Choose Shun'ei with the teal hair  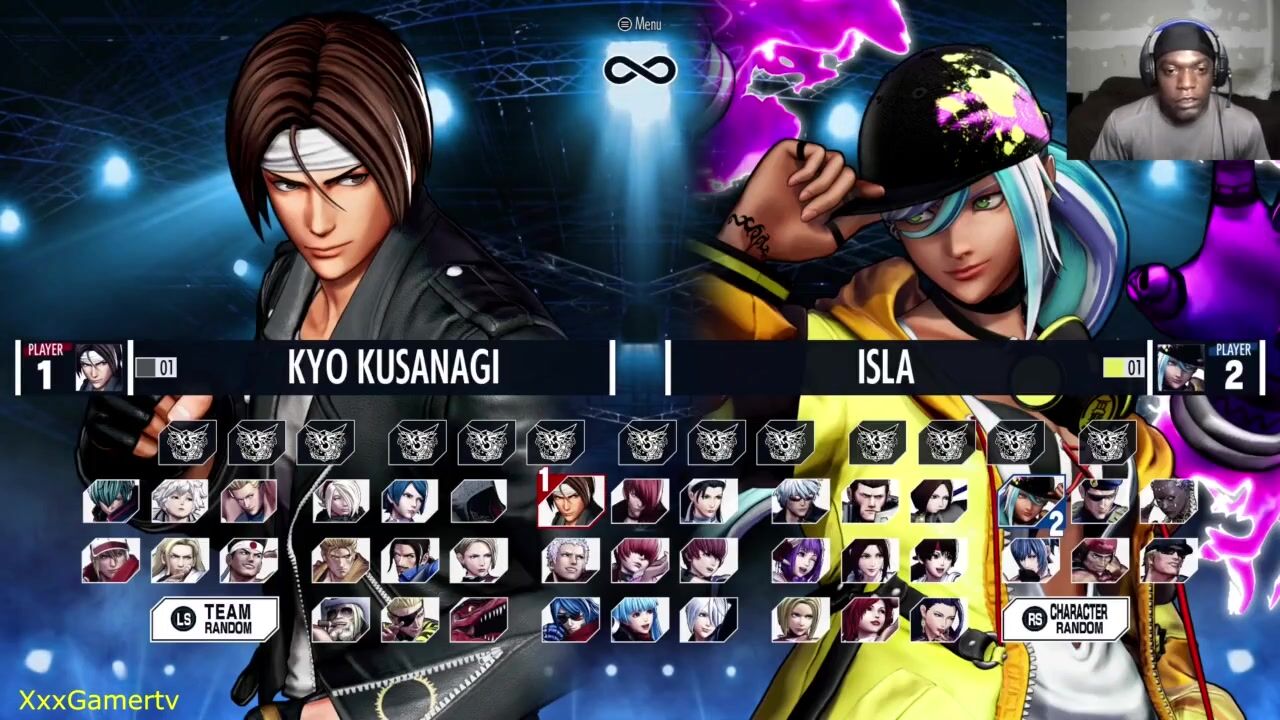click(x=110, y=501)
